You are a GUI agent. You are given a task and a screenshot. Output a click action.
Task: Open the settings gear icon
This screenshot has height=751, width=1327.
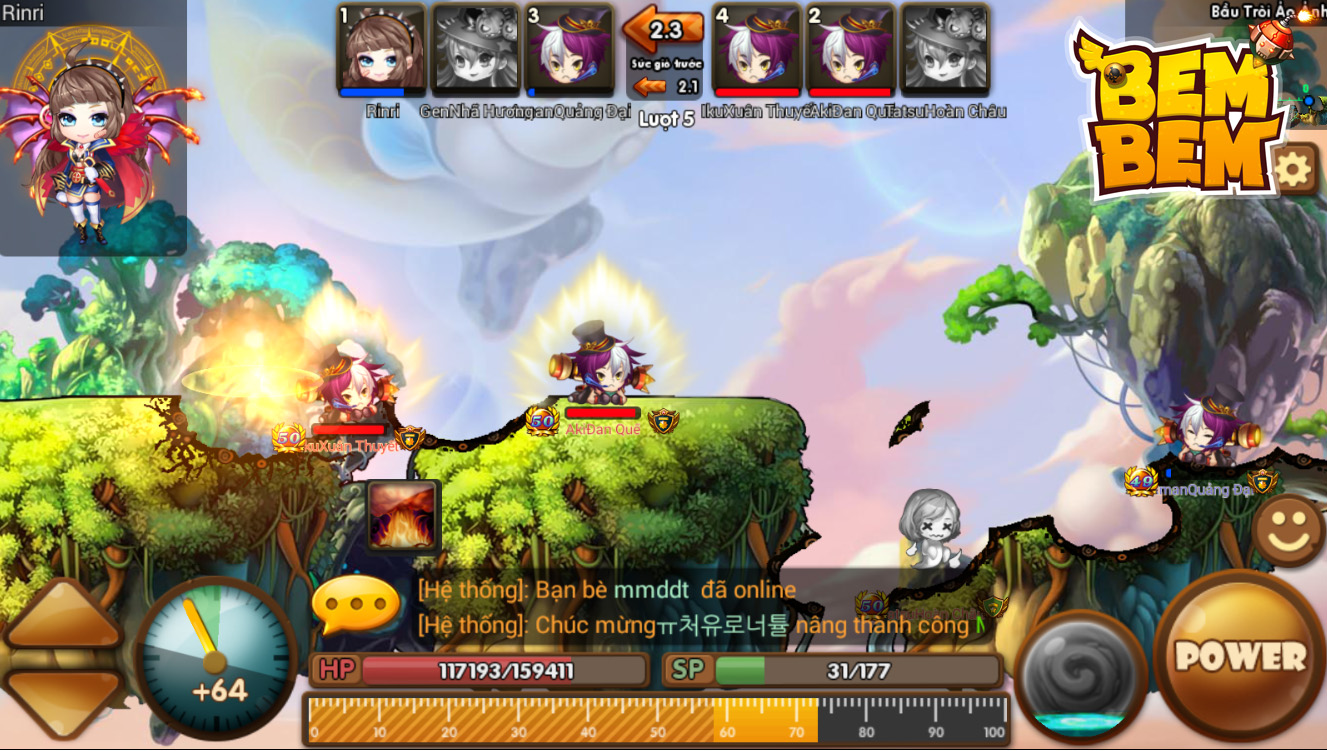(x=1293, y=169)
